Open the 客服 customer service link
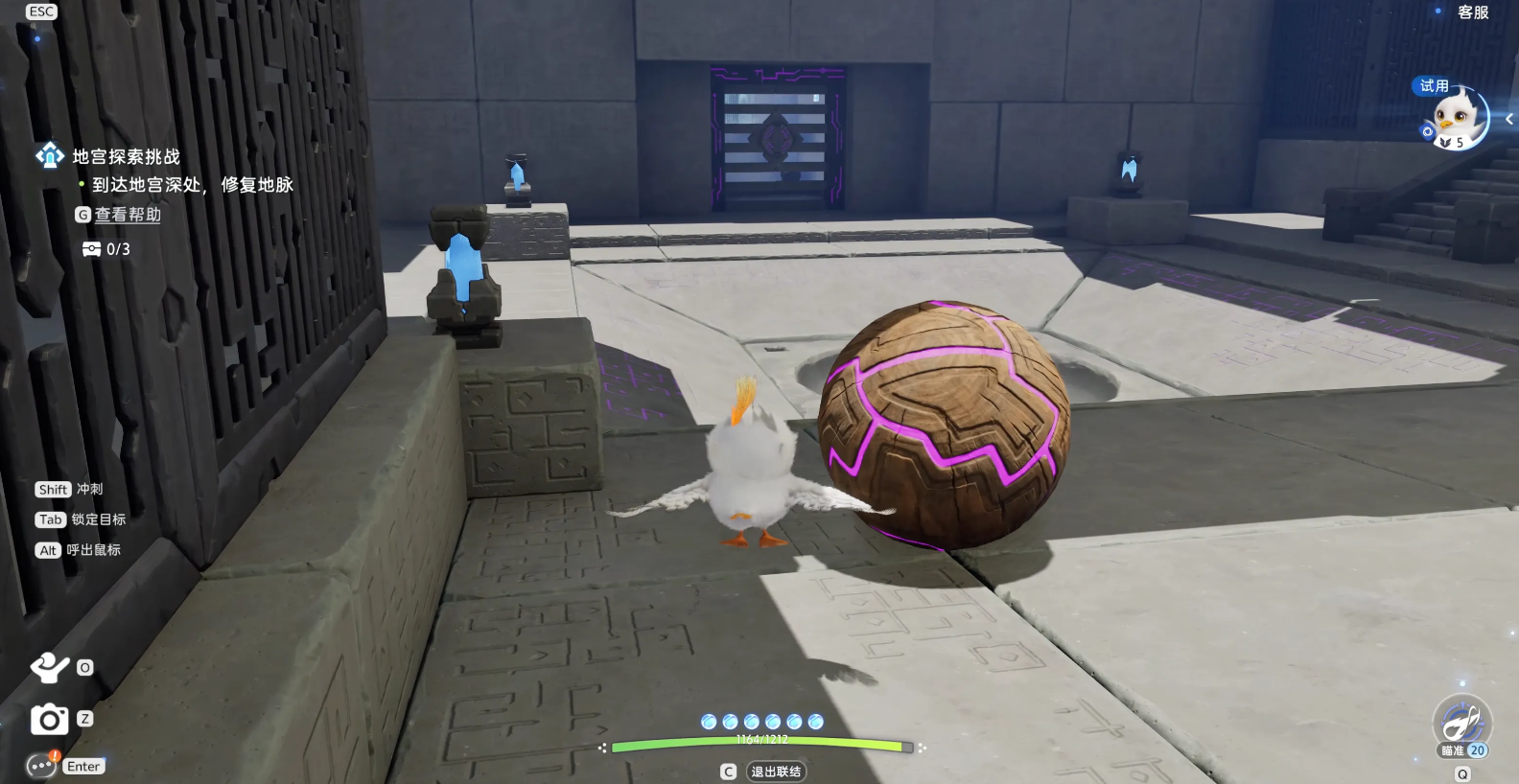The width and height of the screenshot is (1519, 784). click(1472, 12)
